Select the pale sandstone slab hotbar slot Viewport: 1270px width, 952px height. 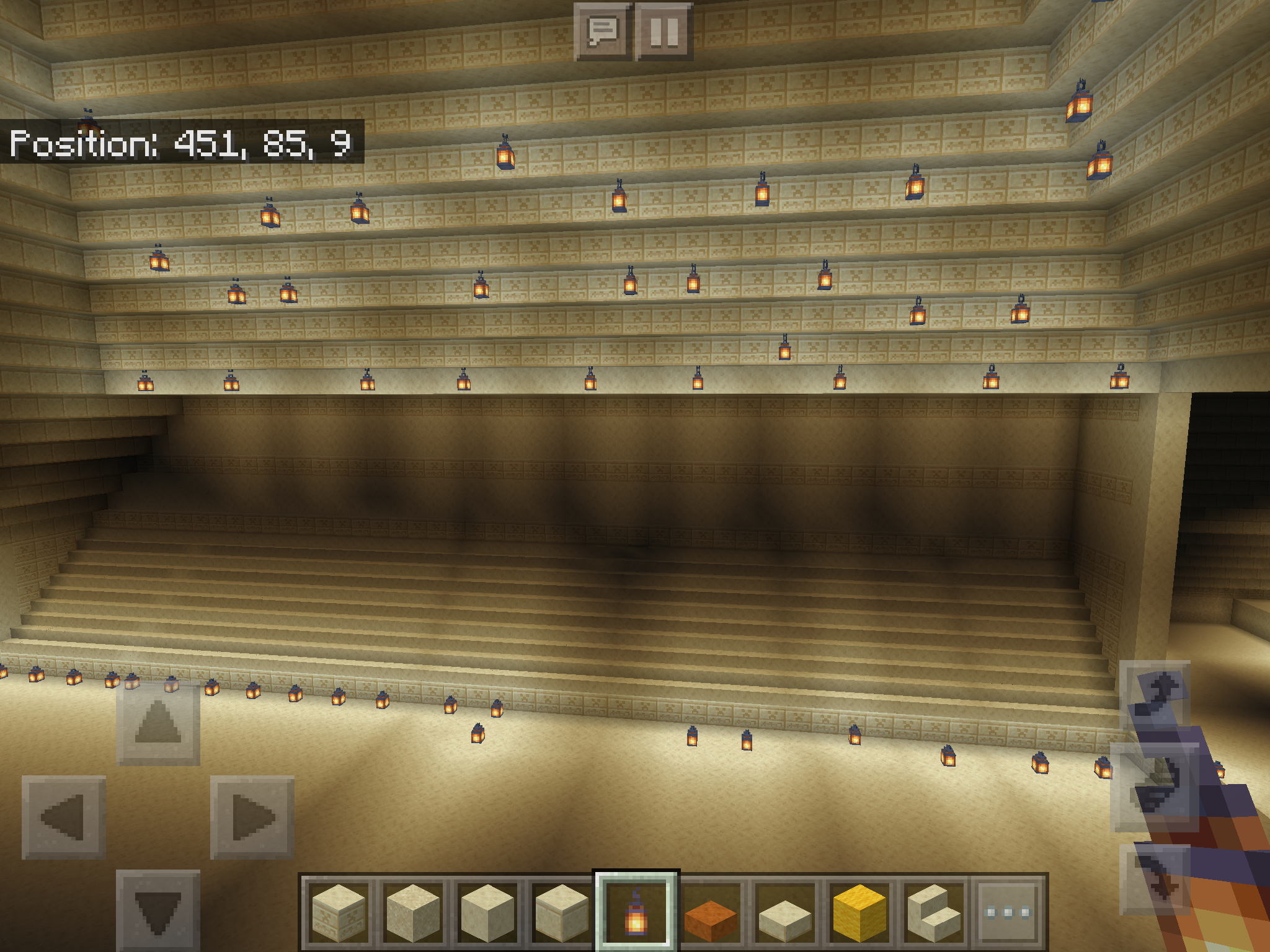(786, 911)
